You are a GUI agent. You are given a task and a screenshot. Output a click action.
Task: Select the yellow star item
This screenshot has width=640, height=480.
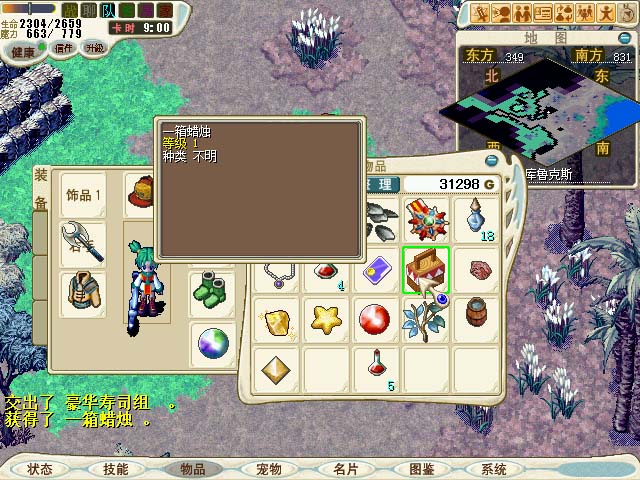coord(325,320)
